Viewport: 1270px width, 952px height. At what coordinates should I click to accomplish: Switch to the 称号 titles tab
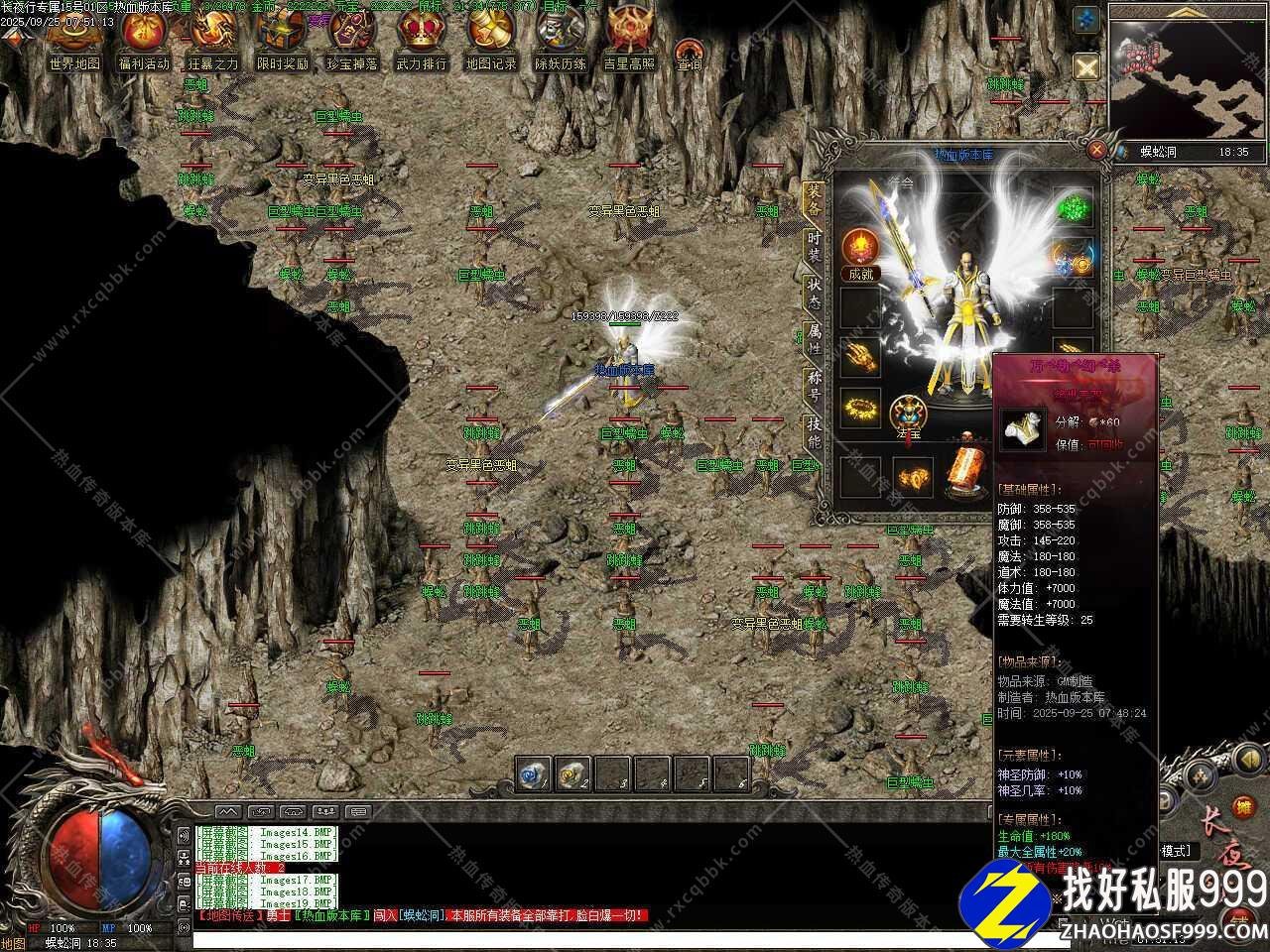point(814,387)
